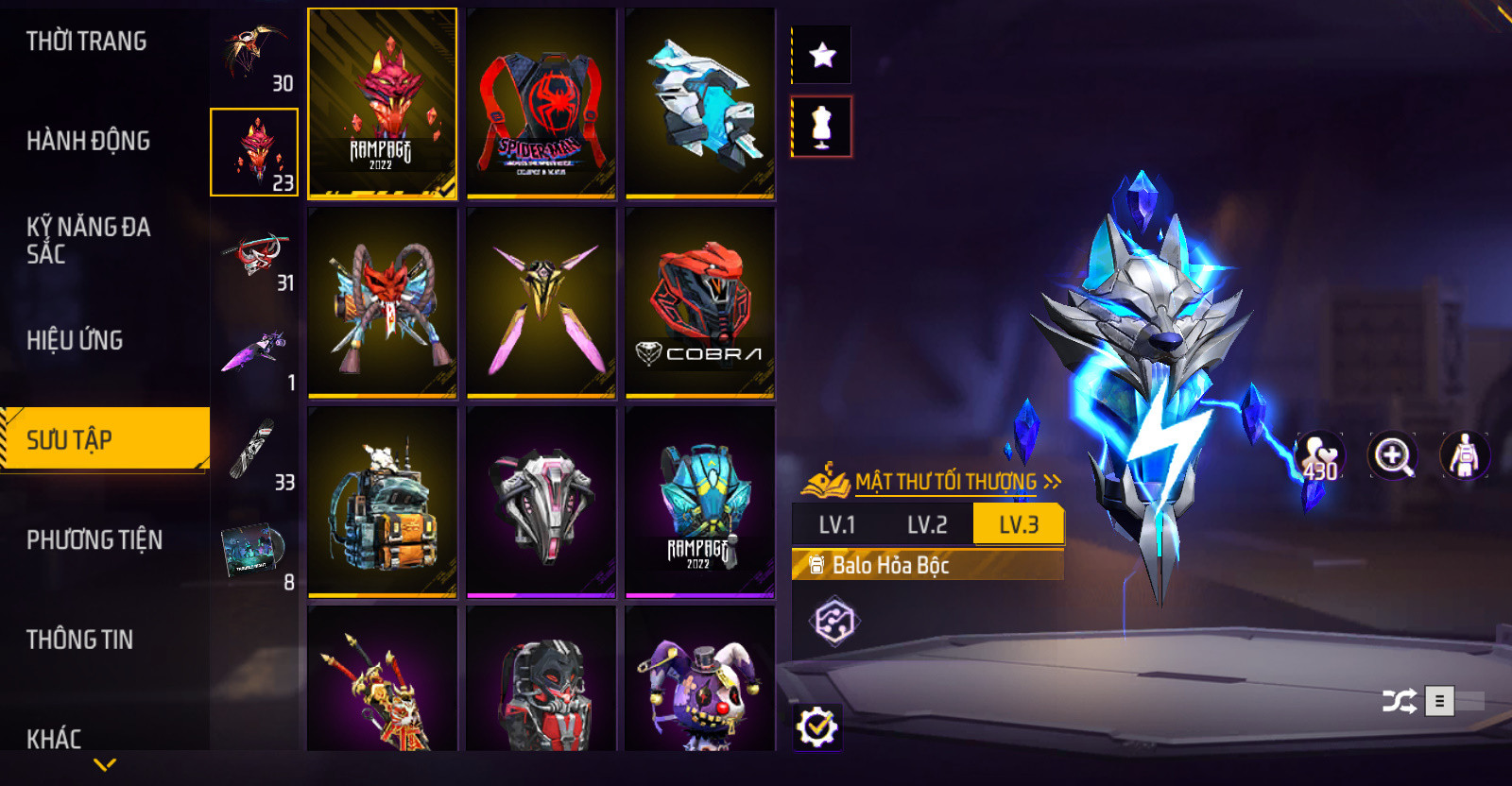This screenshot has width=1512, height=786.
Task: Switch to HIỆU ỨNG category
Action: (76, 340)
